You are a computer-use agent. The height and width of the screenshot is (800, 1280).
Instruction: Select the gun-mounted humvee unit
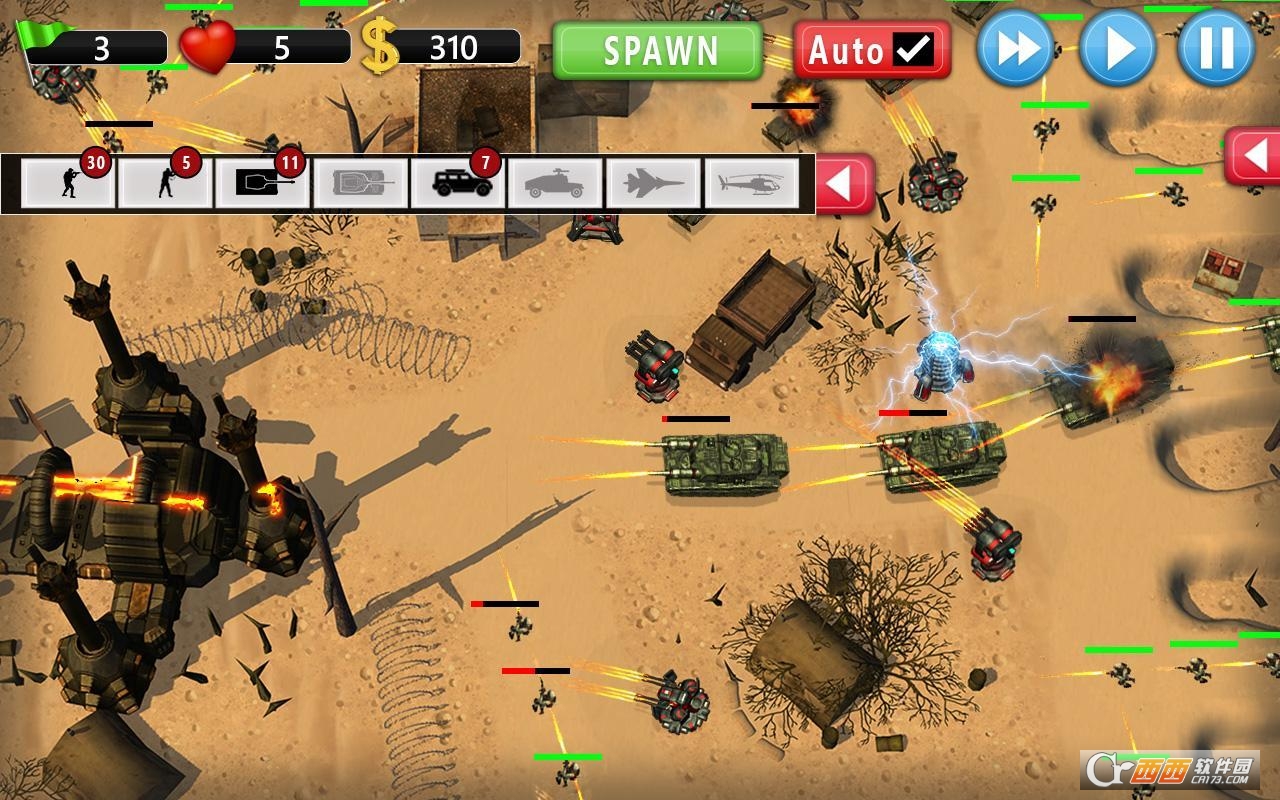(555, 183)
